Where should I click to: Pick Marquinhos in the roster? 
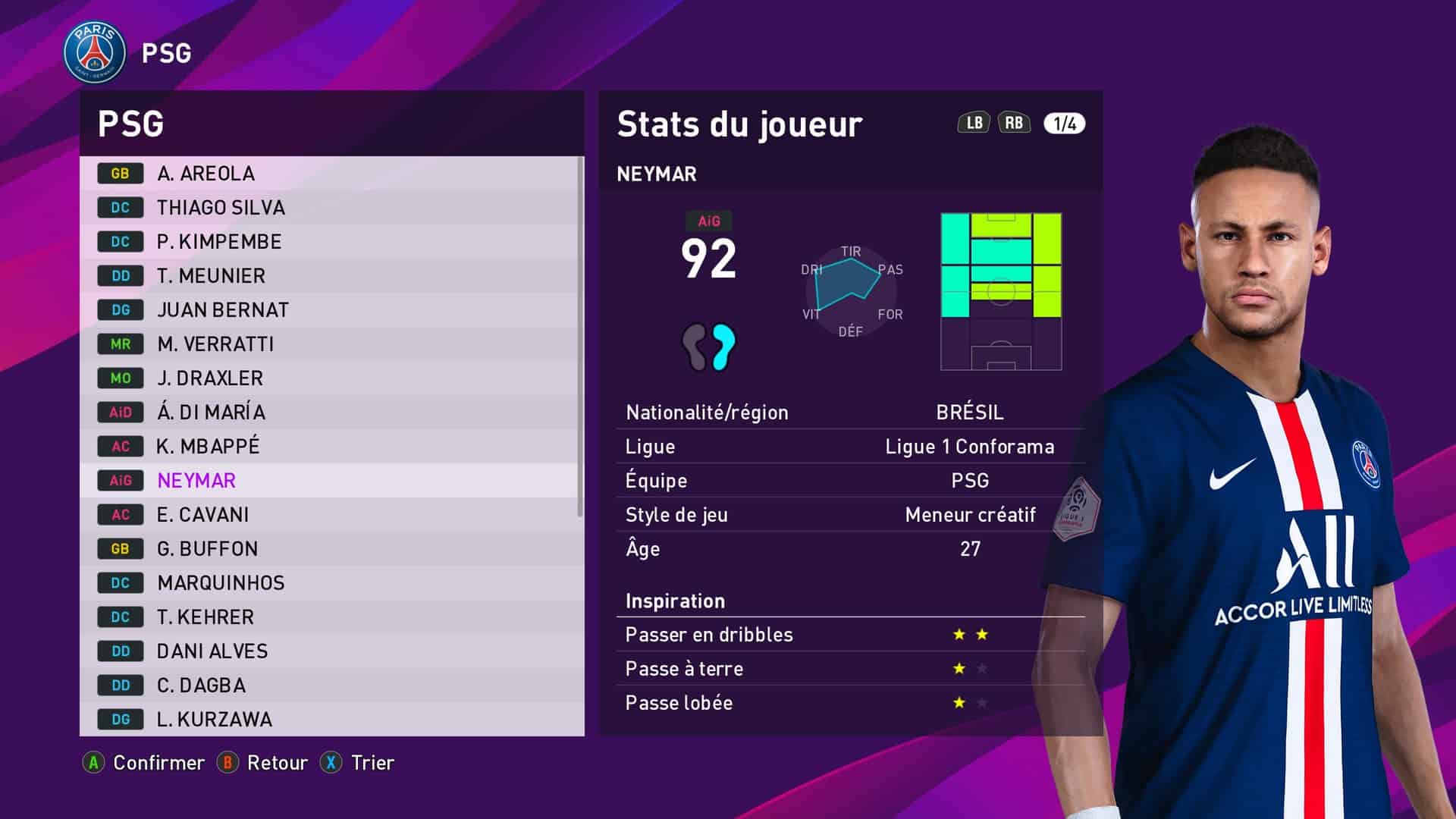[331, 583]
